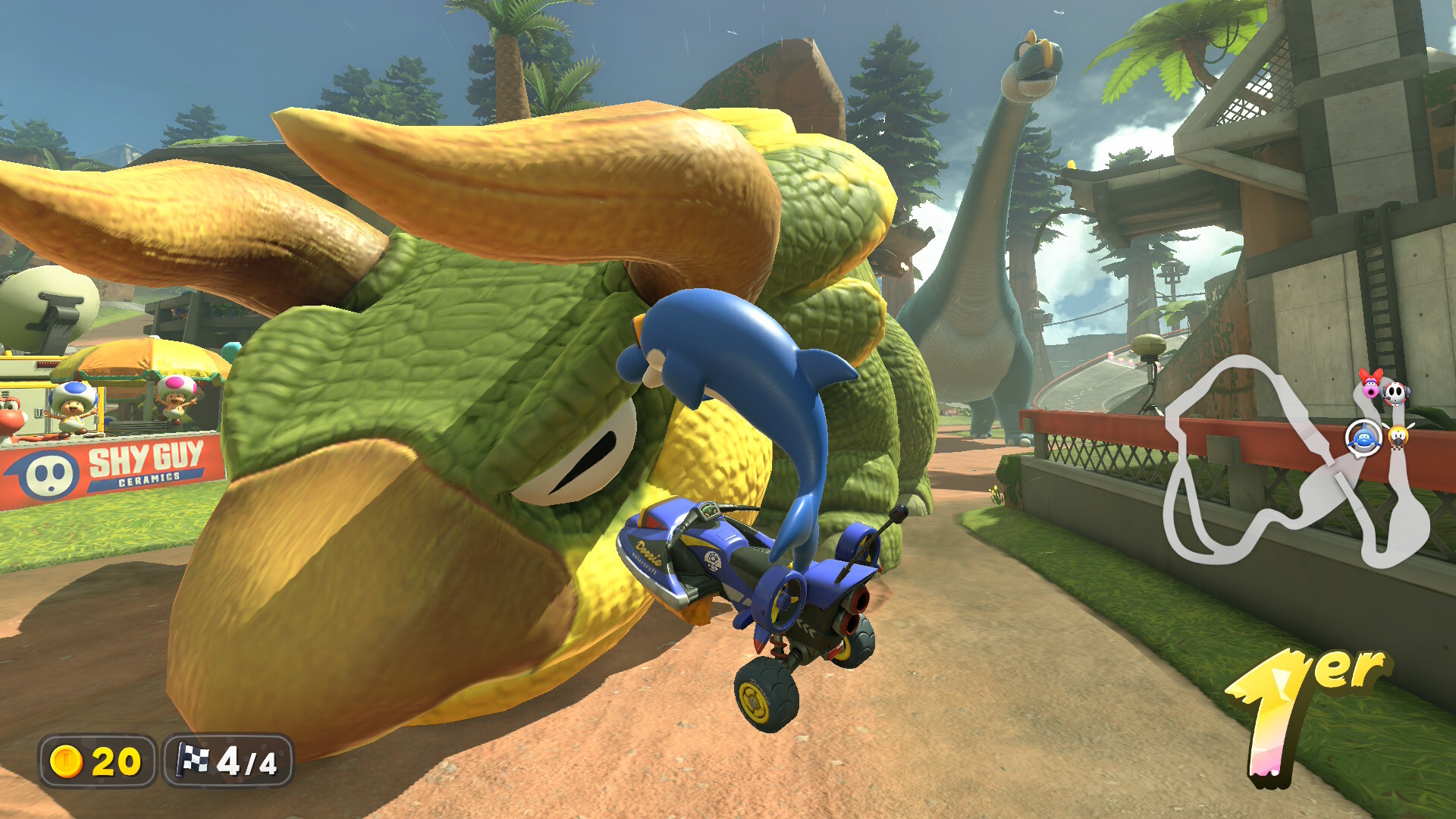Select the yellow bee racer marker on minimap
1456x819 pixels.
[x=1398, y=436]
